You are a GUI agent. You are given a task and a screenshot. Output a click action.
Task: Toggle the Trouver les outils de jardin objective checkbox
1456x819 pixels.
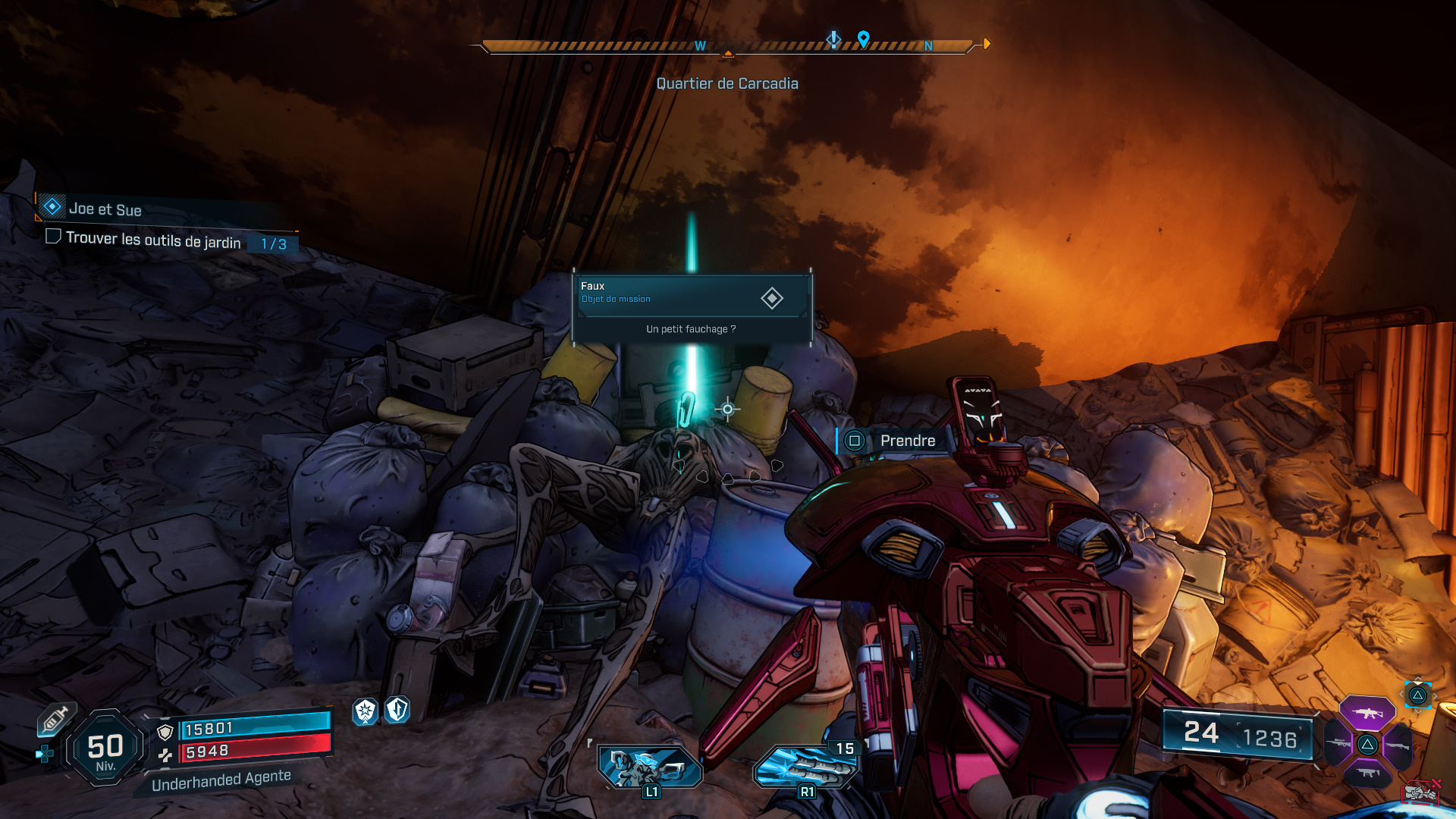pos(53,239)
